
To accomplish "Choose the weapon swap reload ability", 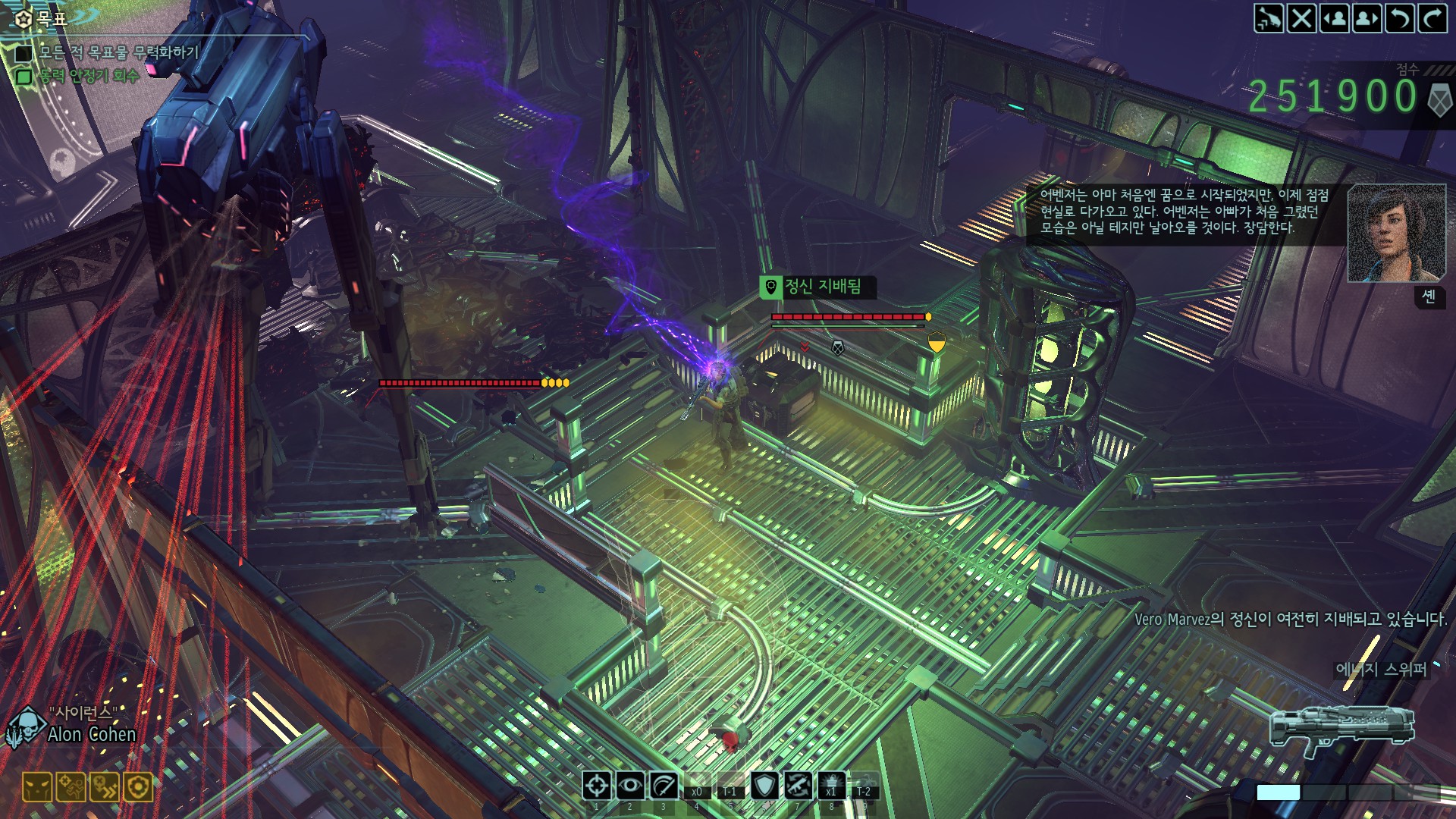I will click(797, 786).
